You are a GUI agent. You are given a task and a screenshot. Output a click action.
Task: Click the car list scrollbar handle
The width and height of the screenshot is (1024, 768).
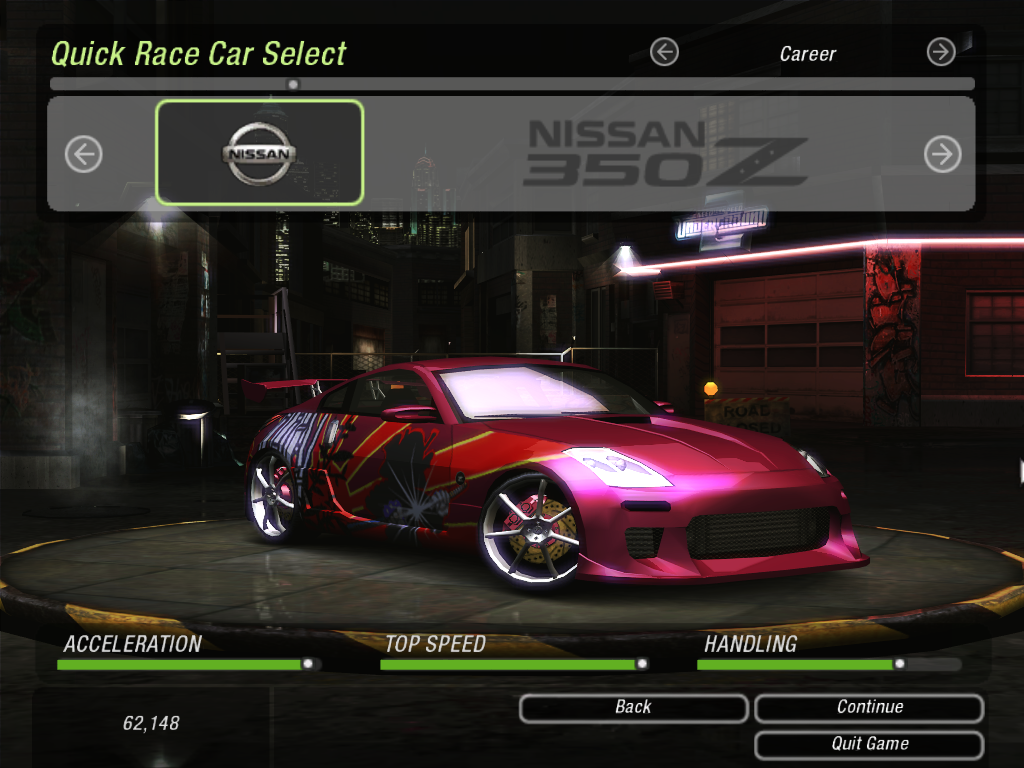tap(293, 84)
